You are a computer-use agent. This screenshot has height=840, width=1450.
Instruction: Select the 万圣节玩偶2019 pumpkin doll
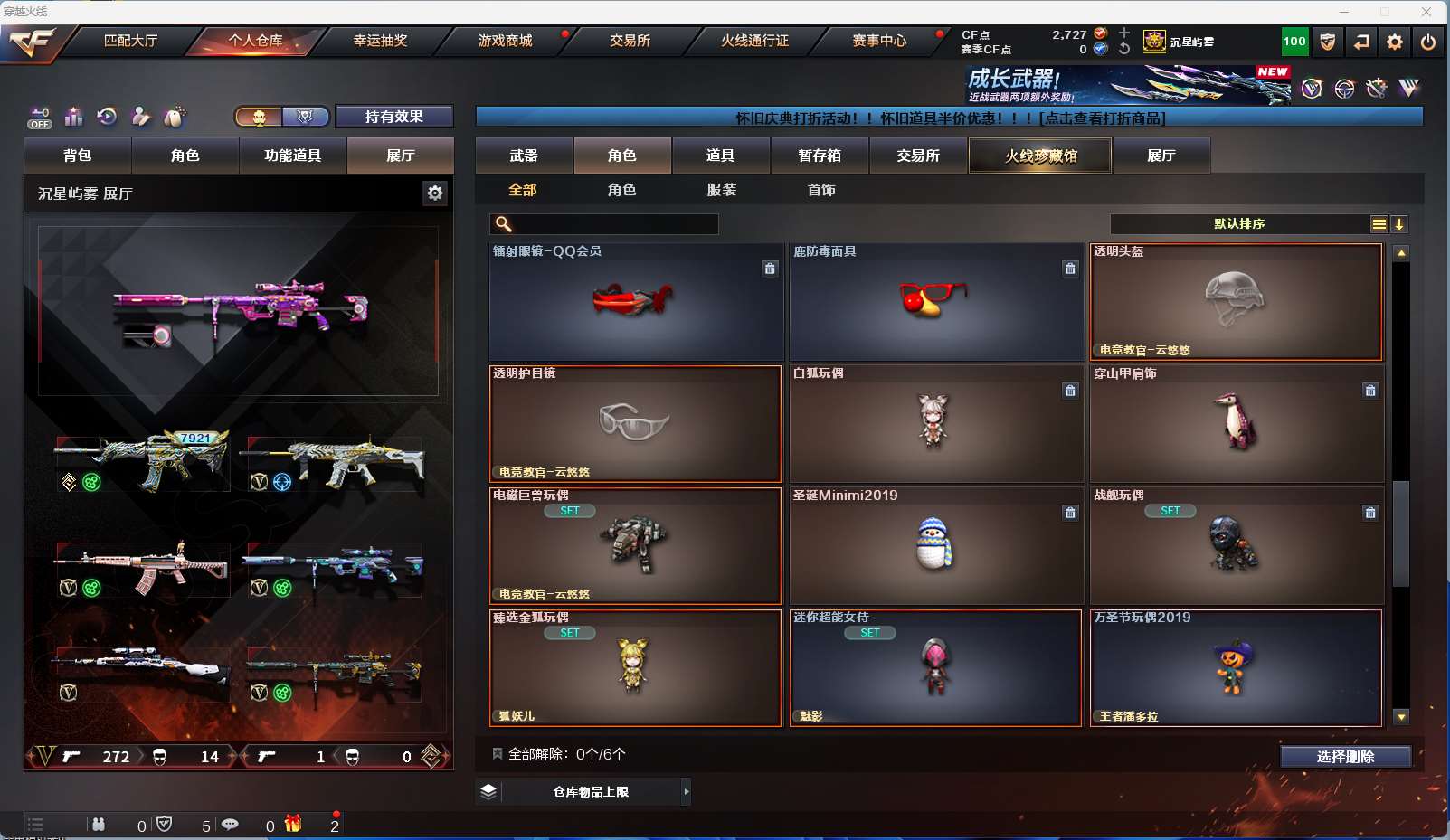pyautogui.click(x=1236, y=668)
